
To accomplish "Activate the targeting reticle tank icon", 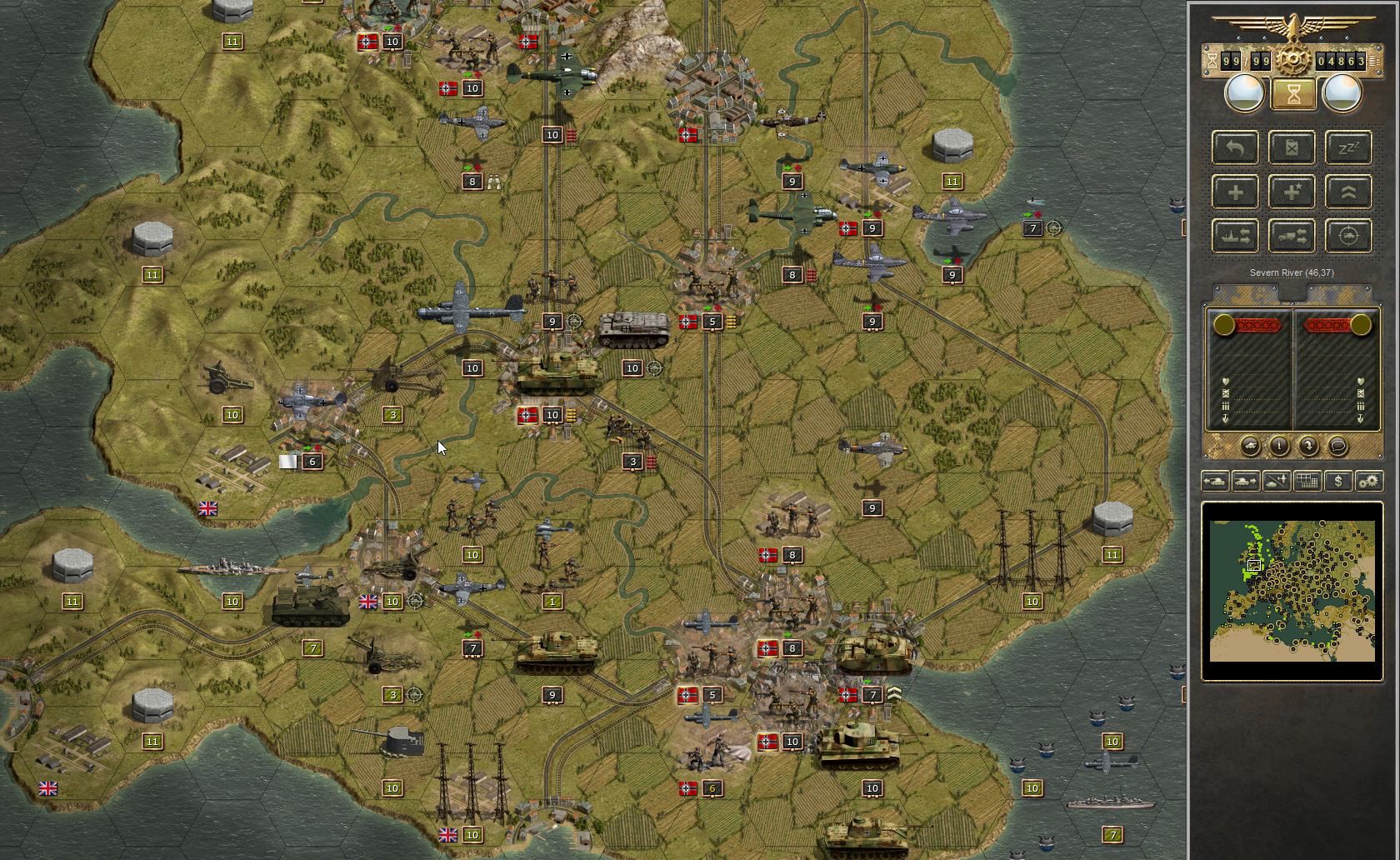I will (1348, 236).
